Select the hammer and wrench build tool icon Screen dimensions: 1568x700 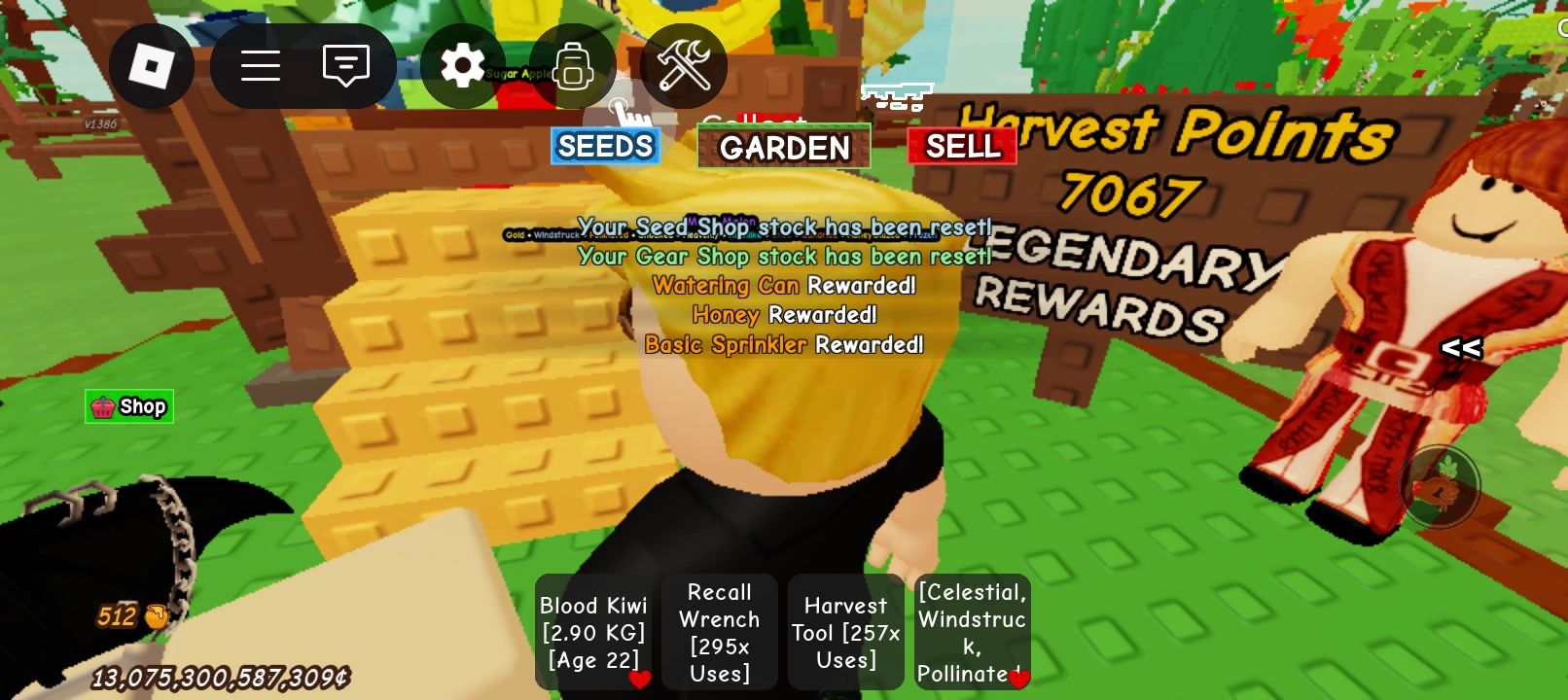683,65
